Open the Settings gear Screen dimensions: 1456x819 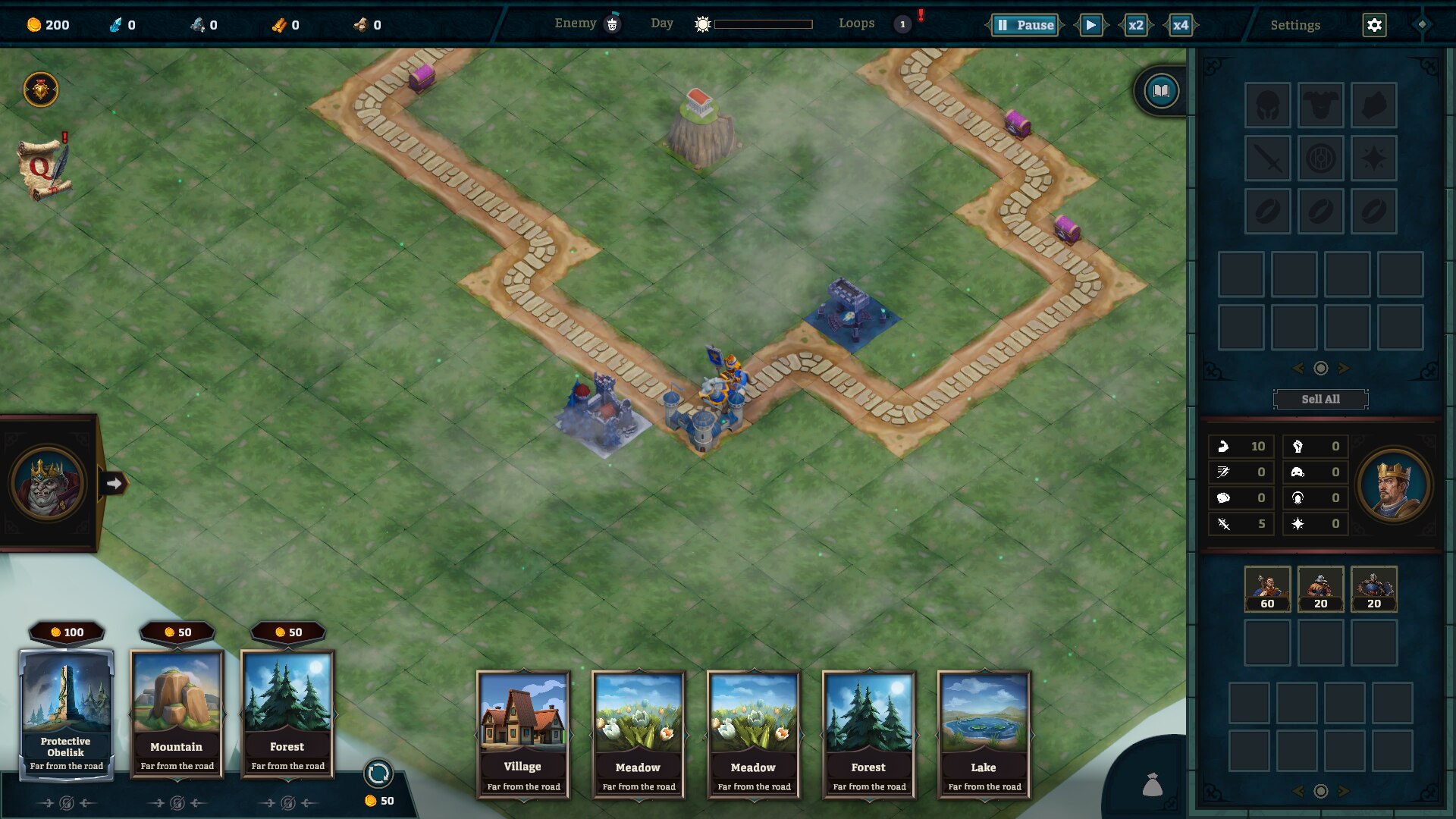pos(1374,25)
